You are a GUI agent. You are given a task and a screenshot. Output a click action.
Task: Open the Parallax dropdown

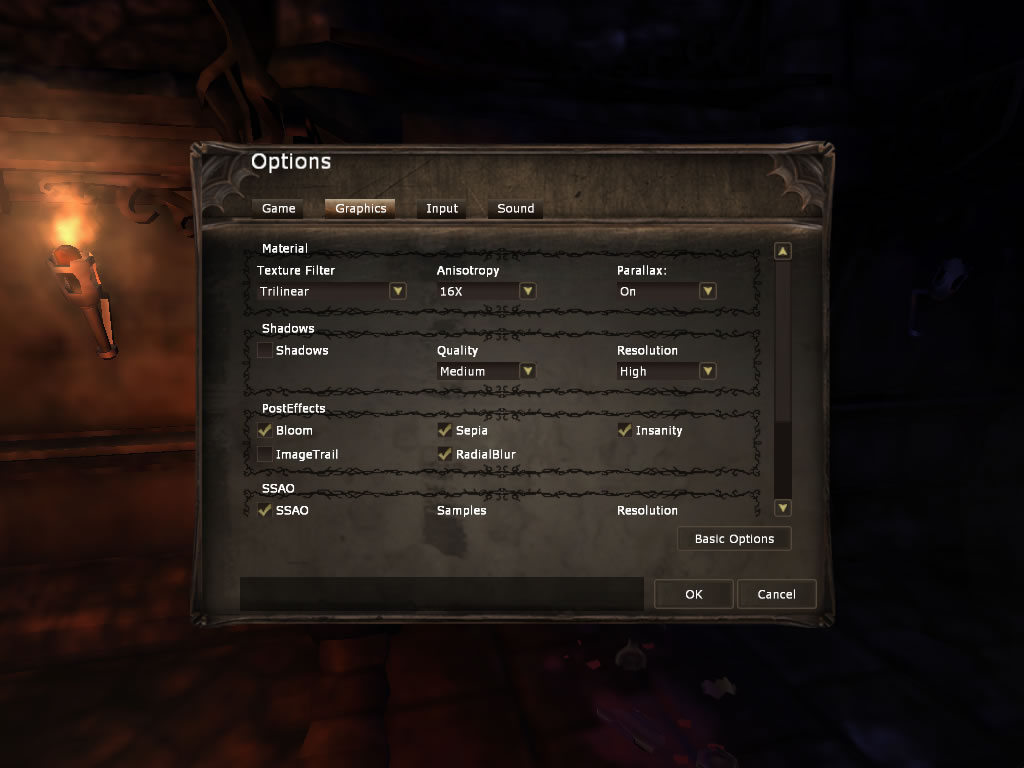[707, 291]
